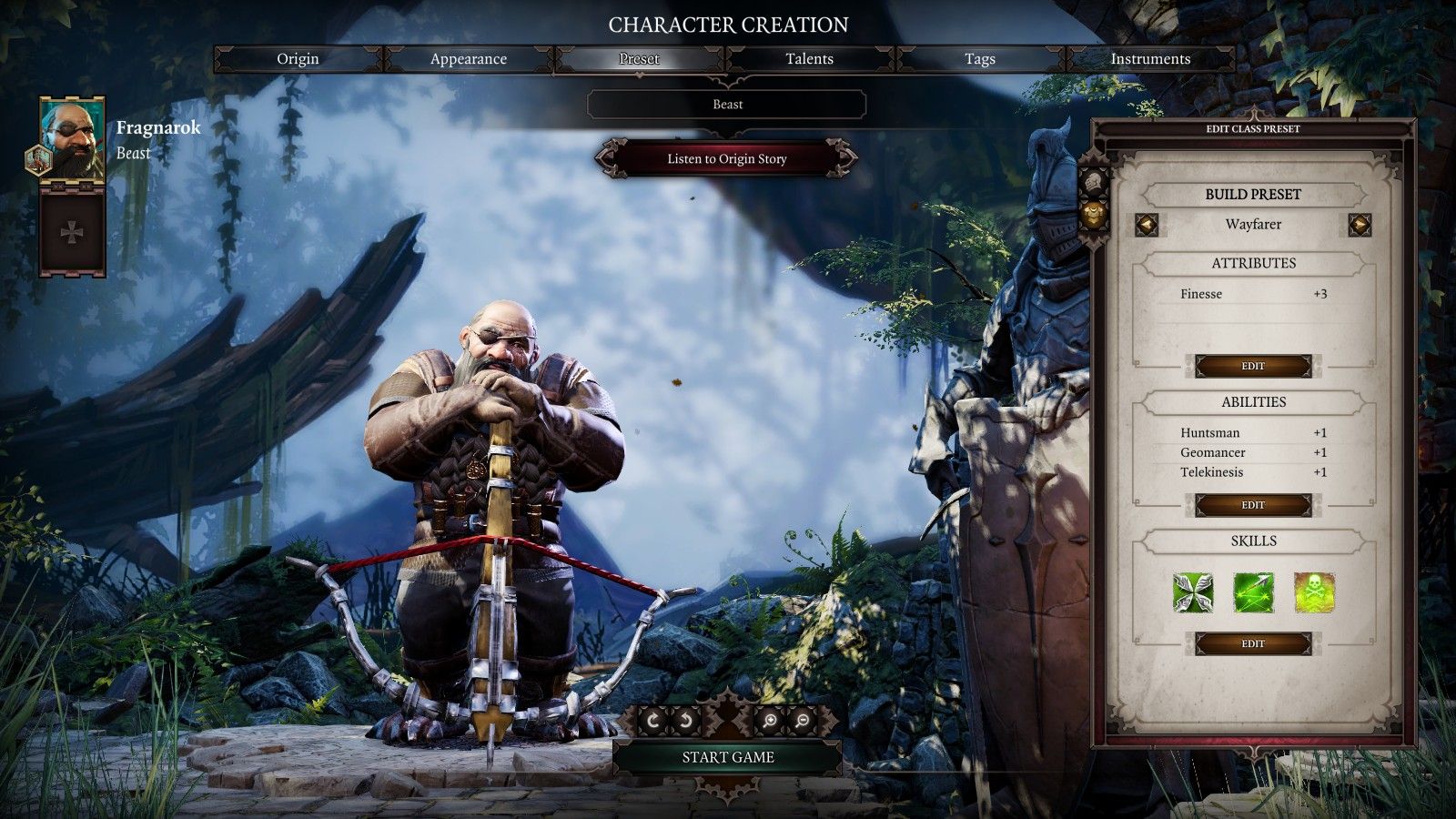This screenshot has height=819, width=1456.
Task: Edit the Skills section
Action: tap(1253, 644)
